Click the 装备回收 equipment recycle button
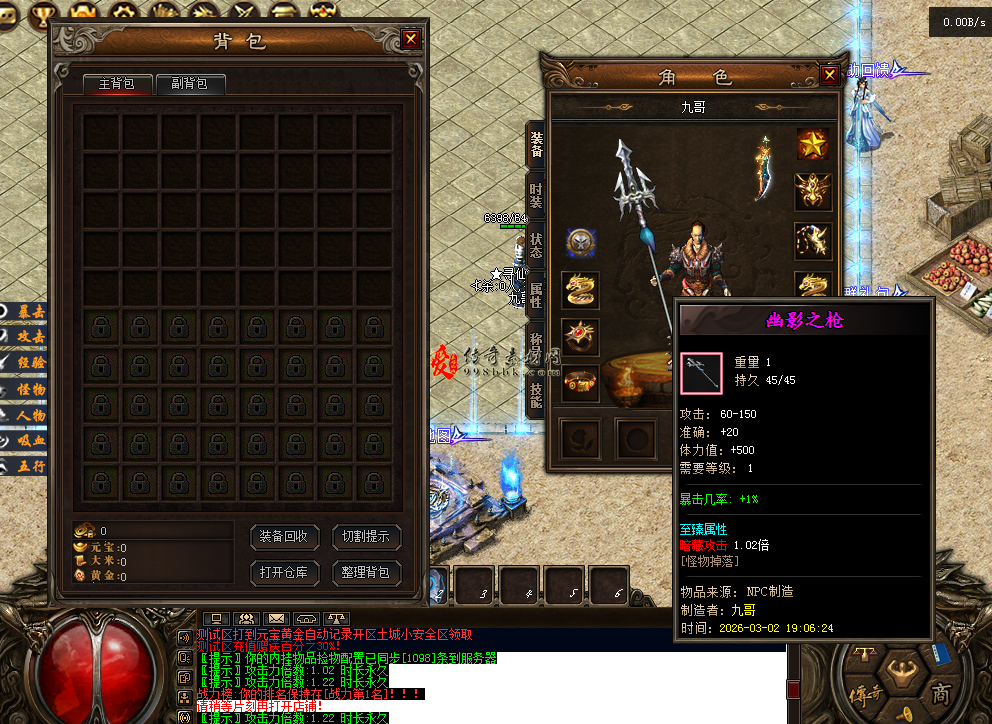 (x=284, y=537)
